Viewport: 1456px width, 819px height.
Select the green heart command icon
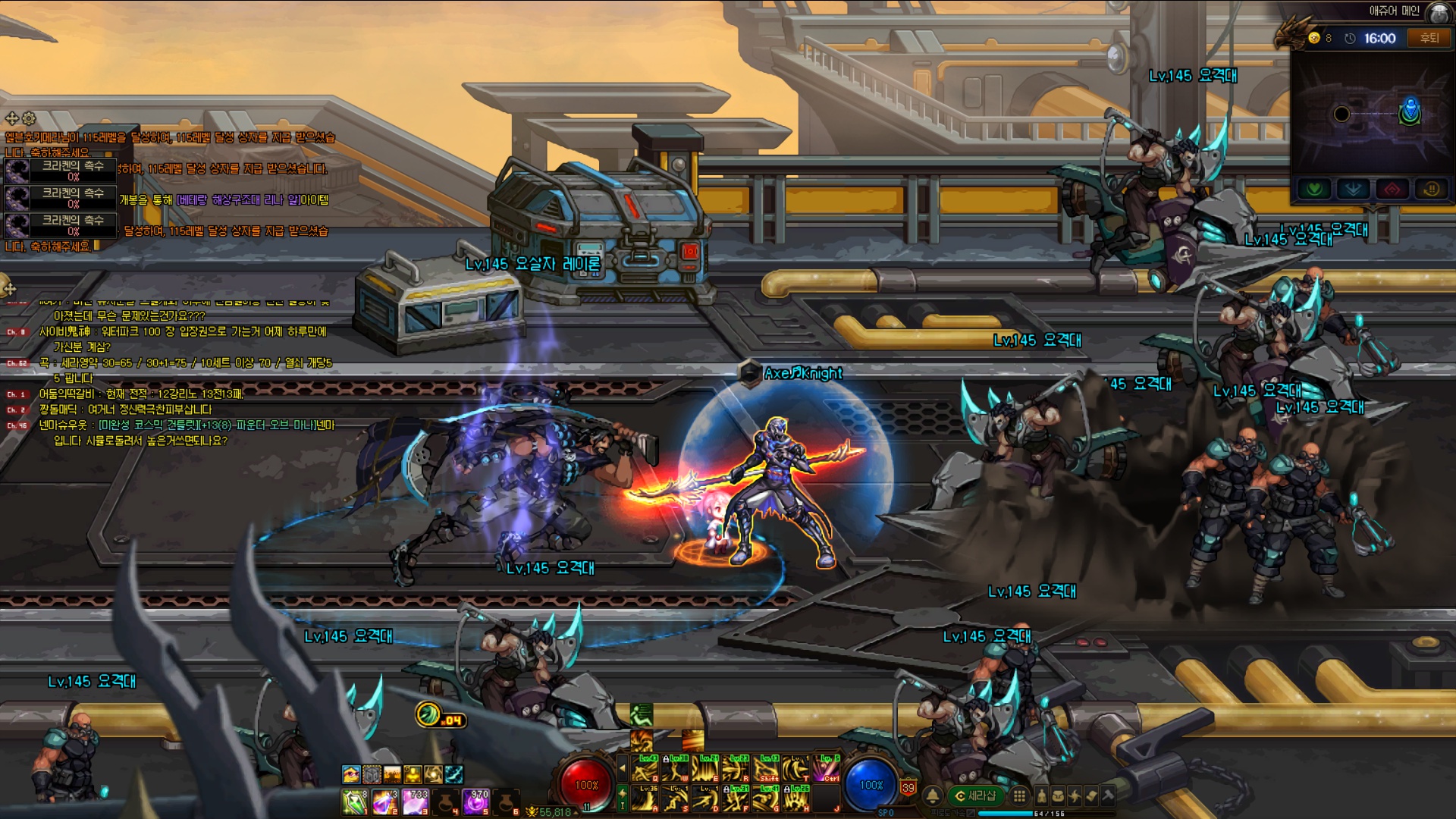[x=1314, y=189]
